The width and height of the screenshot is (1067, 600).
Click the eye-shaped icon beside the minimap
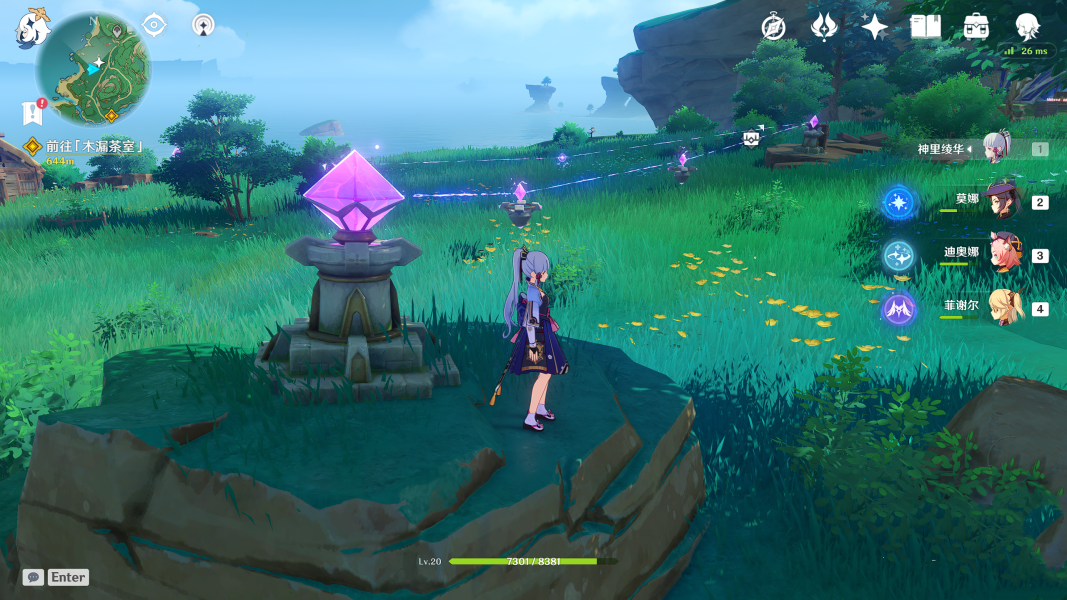(154, 25)
